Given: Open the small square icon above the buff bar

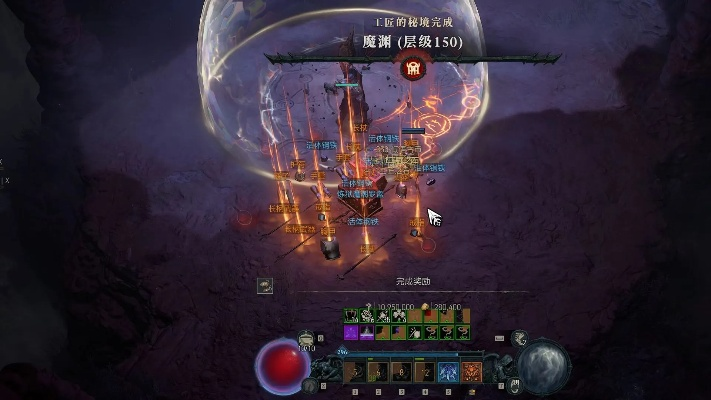Looking at the screenshot, I should tap(264, 285).
